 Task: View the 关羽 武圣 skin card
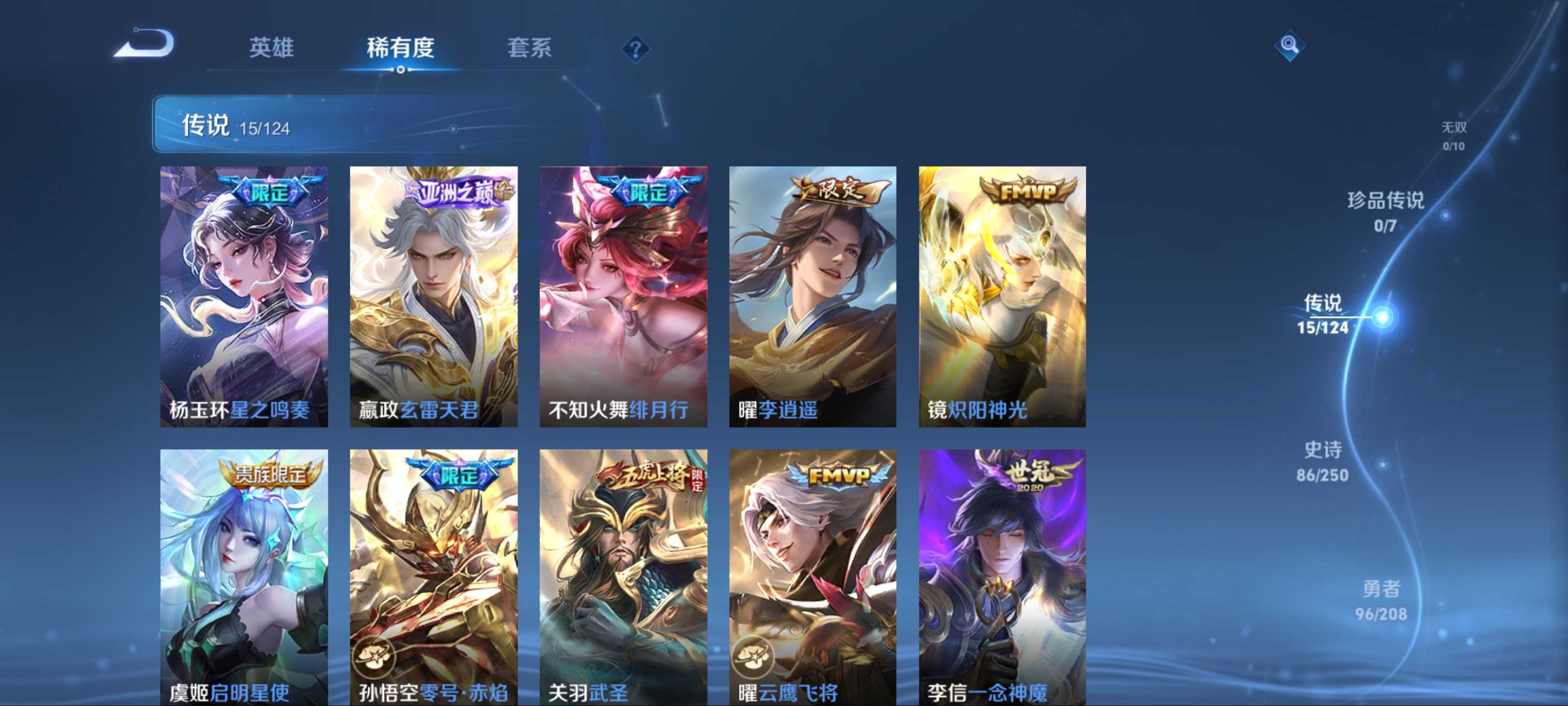click(x=623, y=576)
